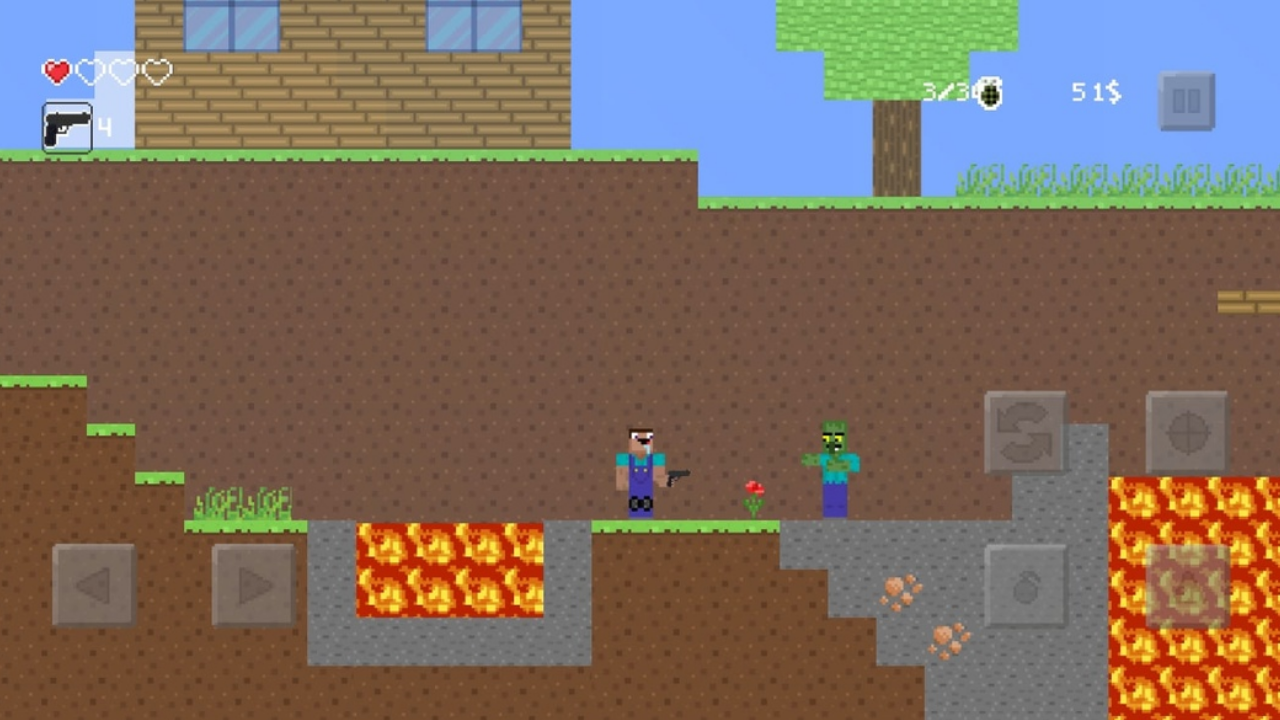Viewport: 1280px width, 720px height.
Task: Click the 3/3 grenade ammo text
Action: 945,92
